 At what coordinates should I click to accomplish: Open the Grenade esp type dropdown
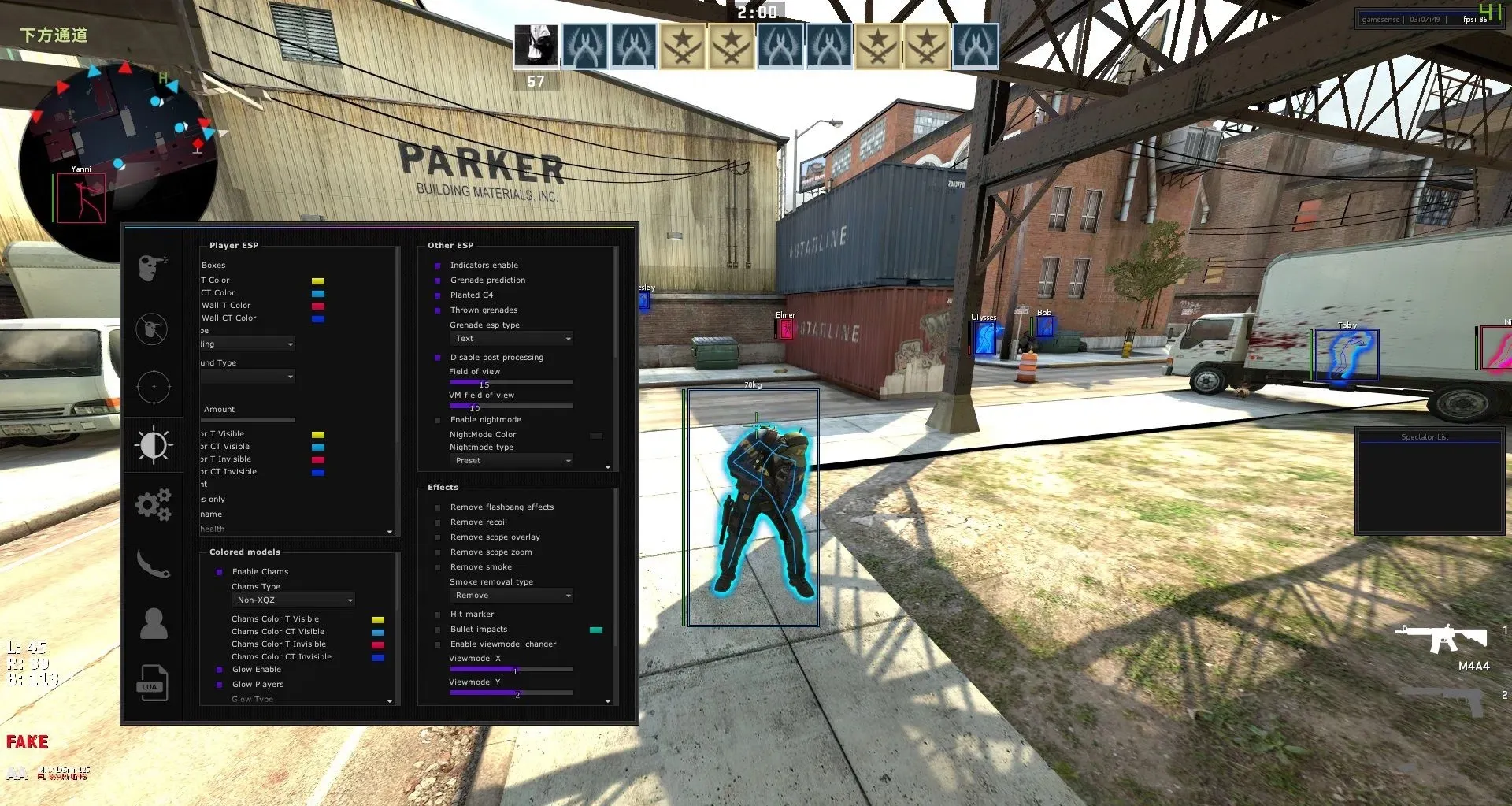point(511,338)
